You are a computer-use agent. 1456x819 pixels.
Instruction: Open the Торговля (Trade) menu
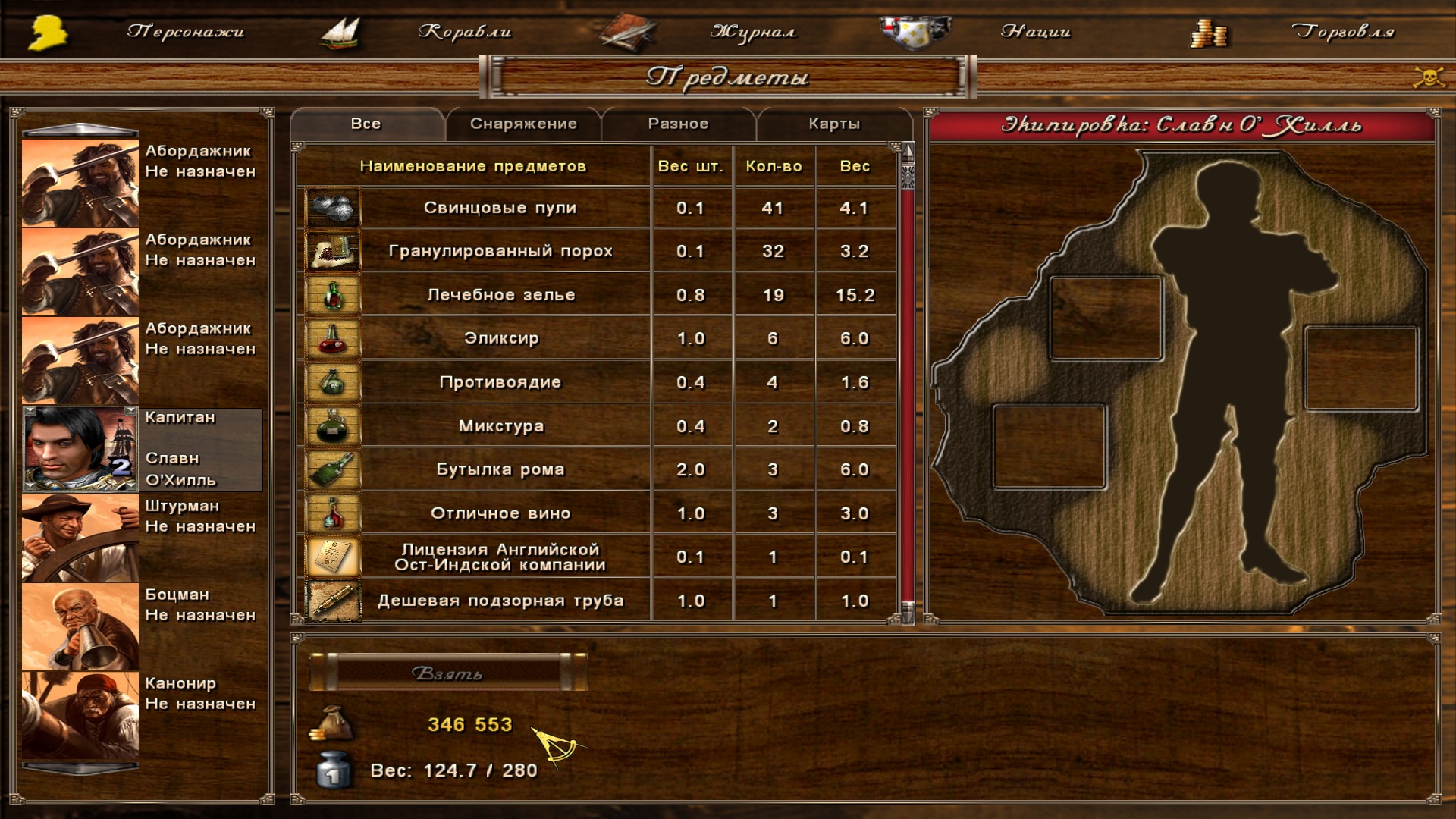pos(1342,32)
